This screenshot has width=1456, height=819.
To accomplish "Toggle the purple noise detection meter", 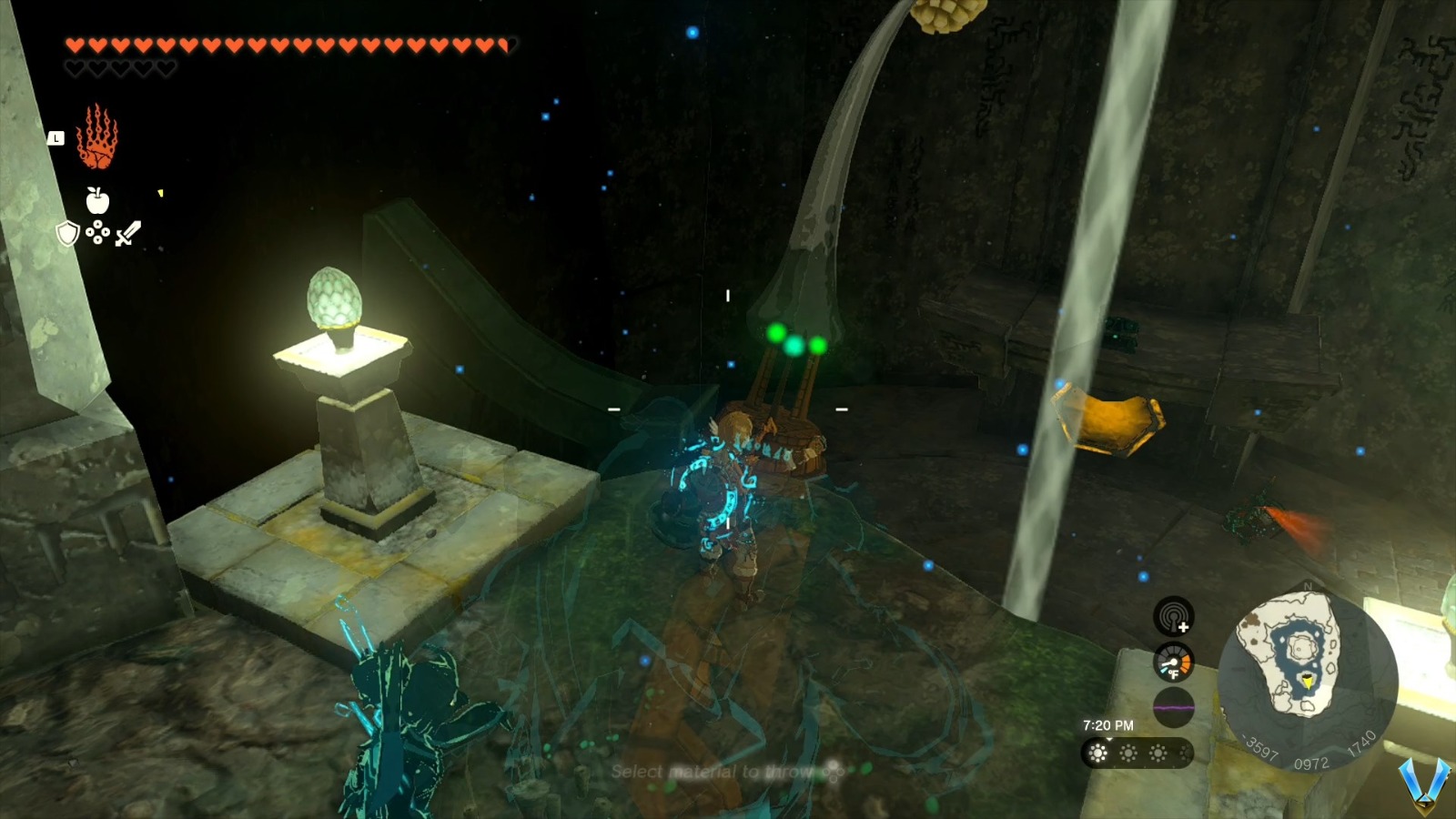I will [x=1172, y=705].
